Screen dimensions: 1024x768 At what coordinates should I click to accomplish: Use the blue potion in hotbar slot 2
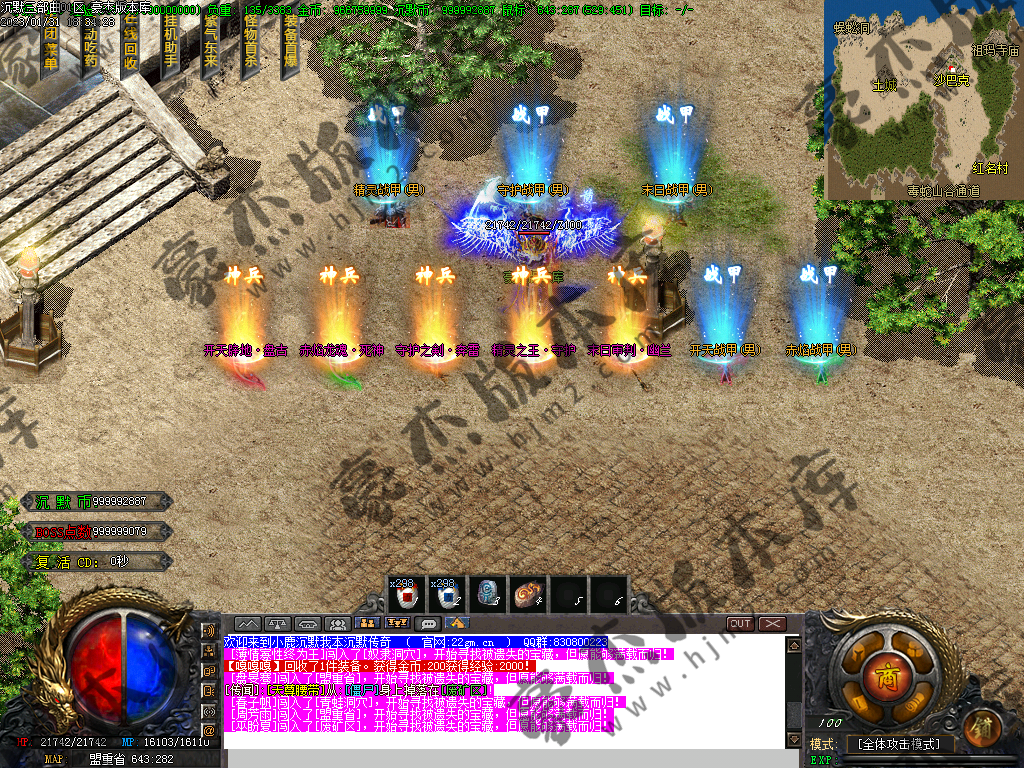444,595
